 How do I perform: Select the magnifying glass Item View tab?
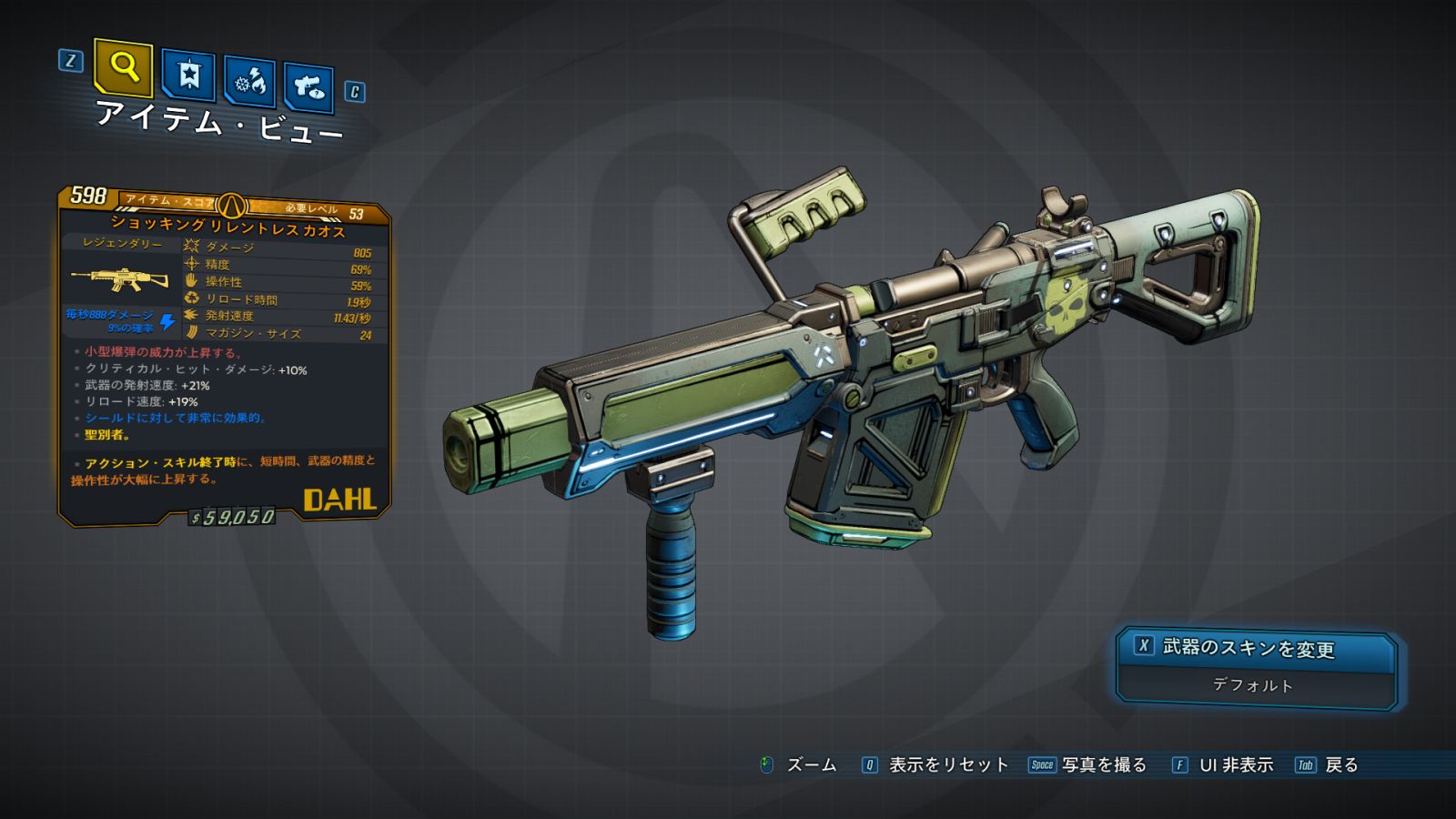(123, 67)
